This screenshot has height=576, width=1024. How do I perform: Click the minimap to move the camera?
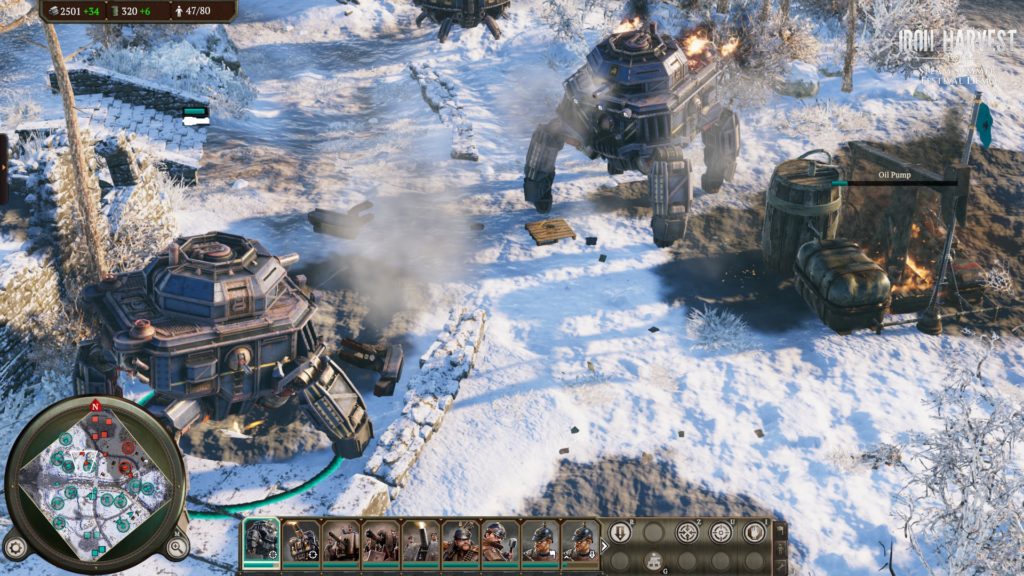coord(95,478)
